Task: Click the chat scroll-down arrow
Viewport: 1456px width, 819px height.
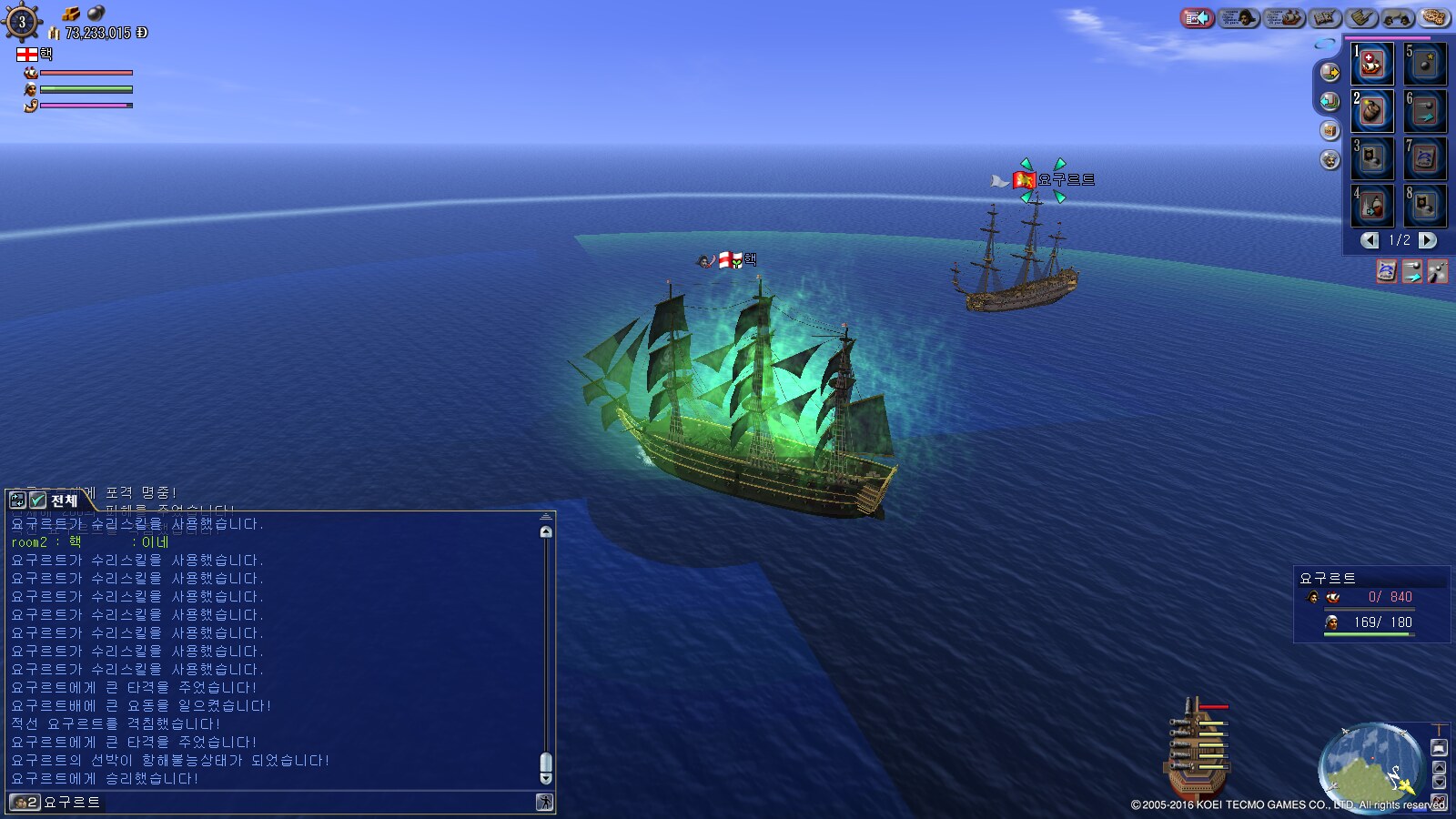Action: point(546,778)
